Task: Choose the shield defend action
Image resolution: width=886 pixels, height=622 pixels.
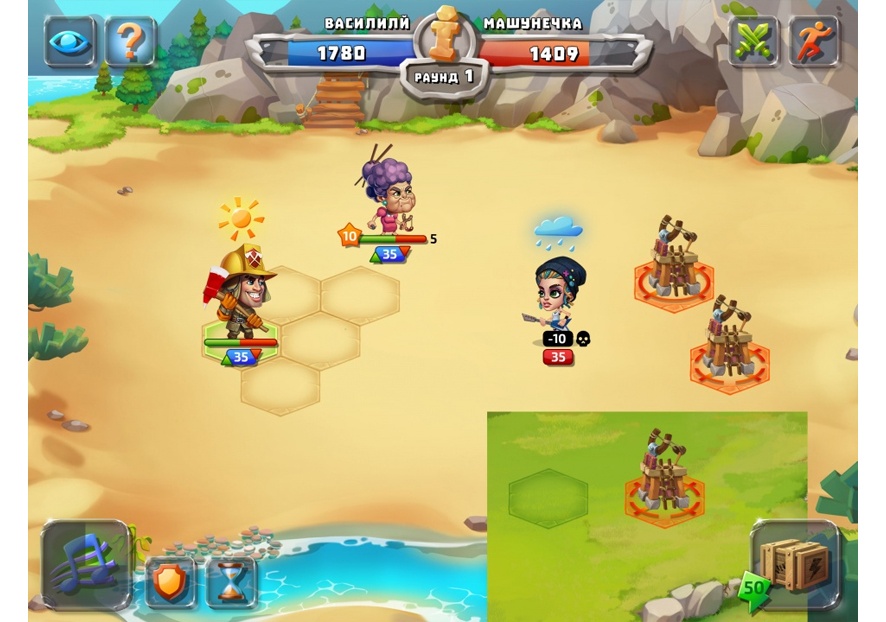Action: tap(170, 581)
